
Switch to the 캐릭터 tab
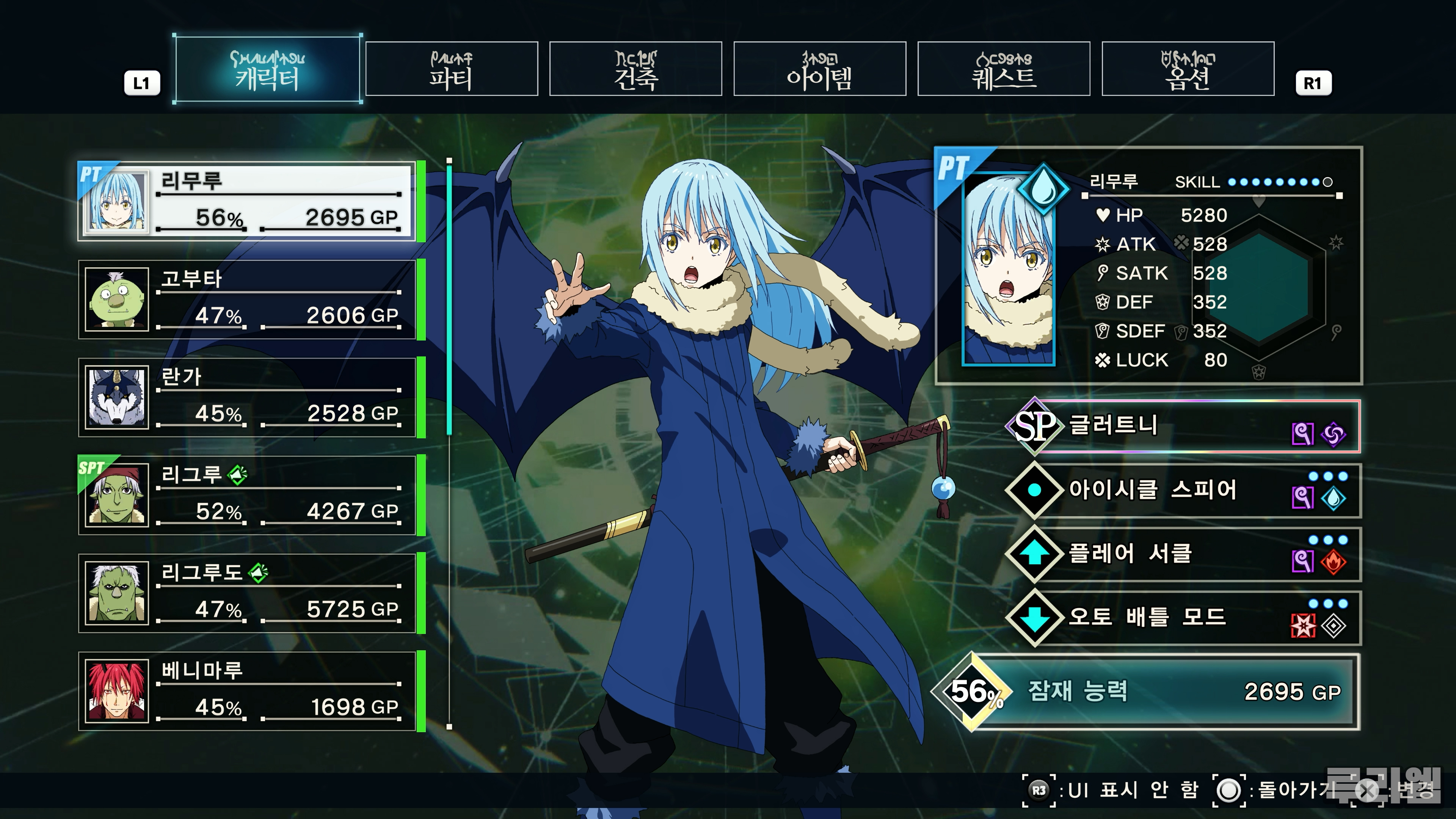[267, 69]
